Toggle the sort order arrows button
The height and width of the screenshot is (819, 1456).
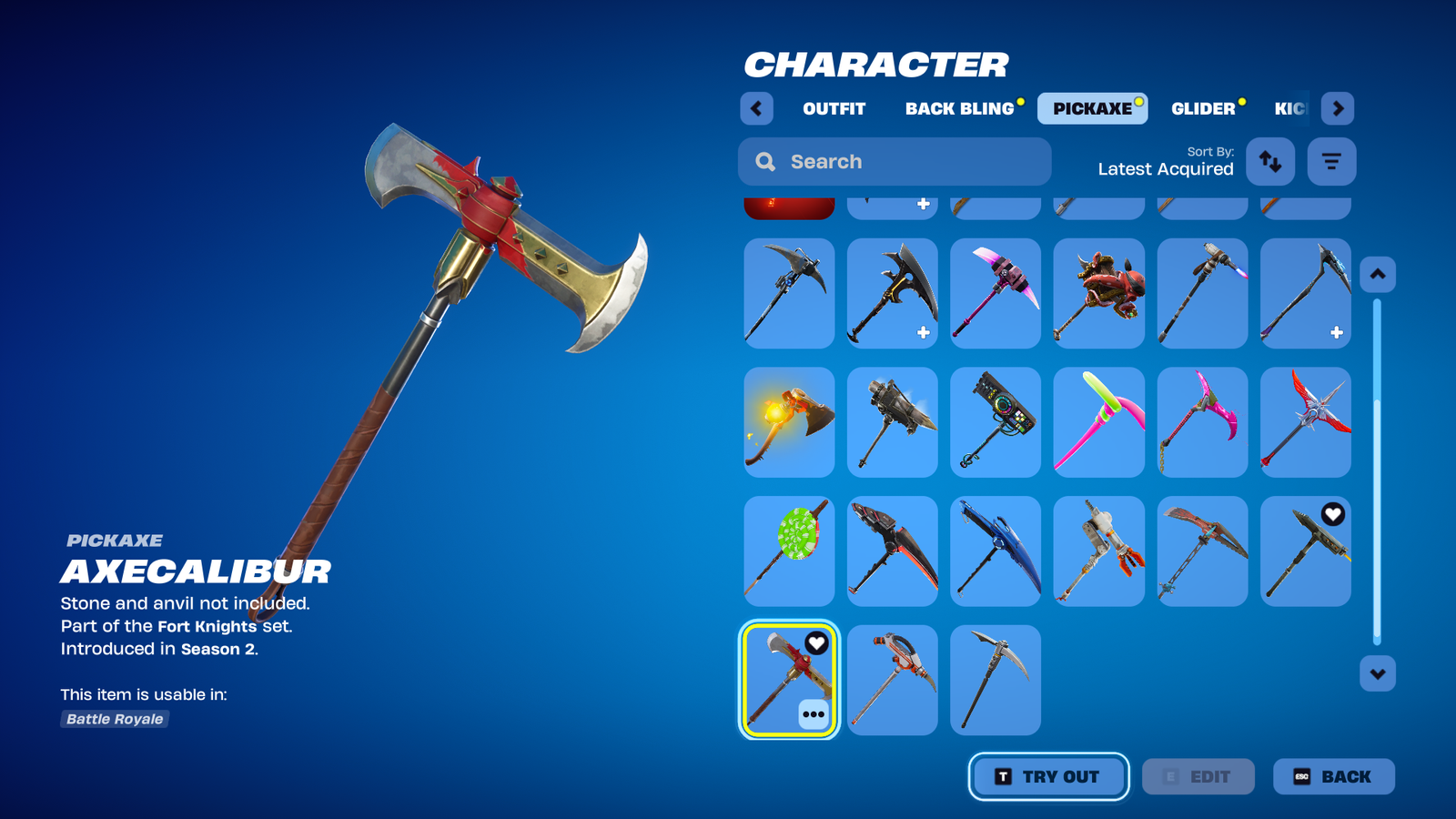point(1270,162)
